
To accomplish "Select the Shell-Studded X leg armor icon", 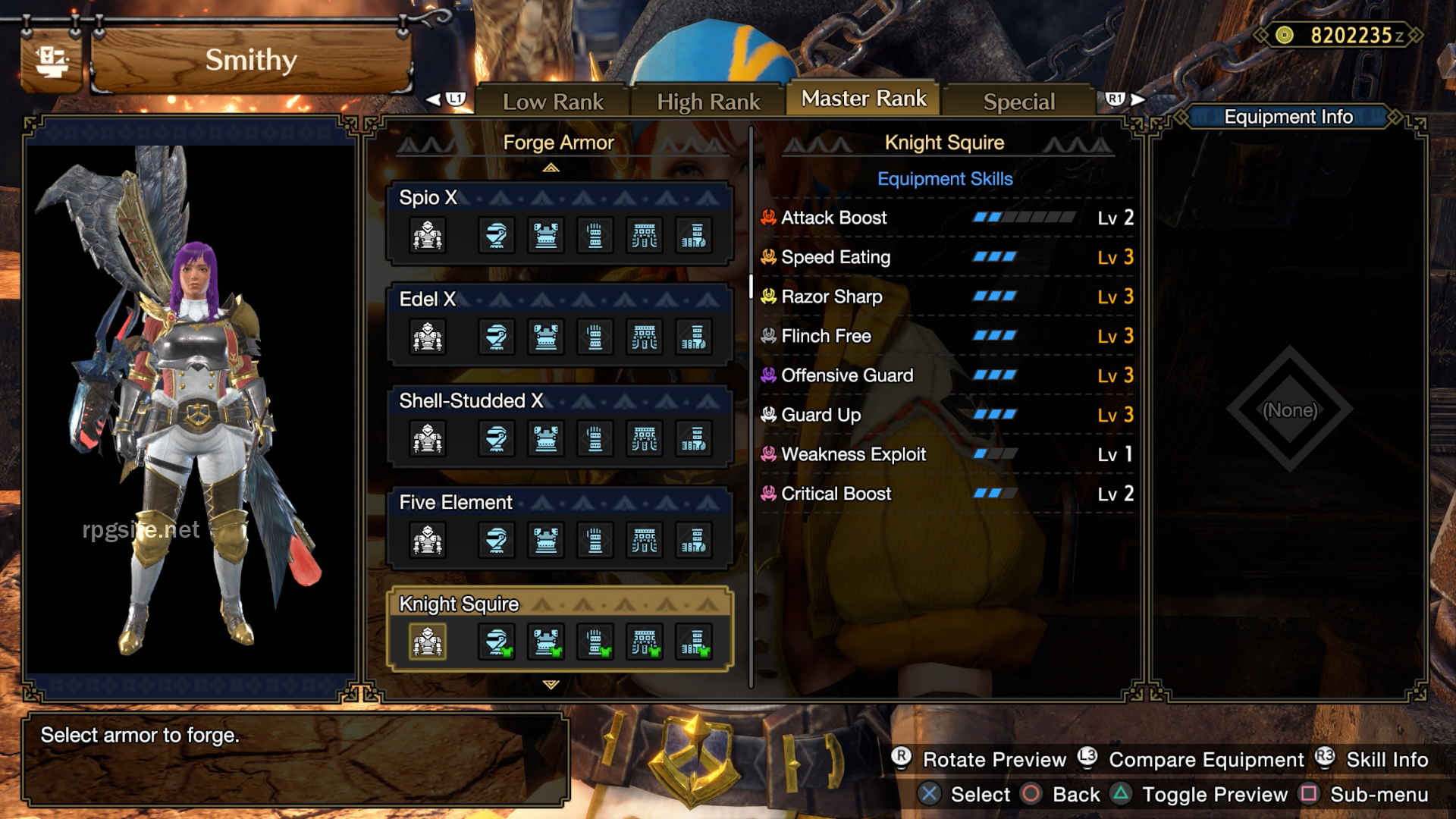I will pos(695,438).
